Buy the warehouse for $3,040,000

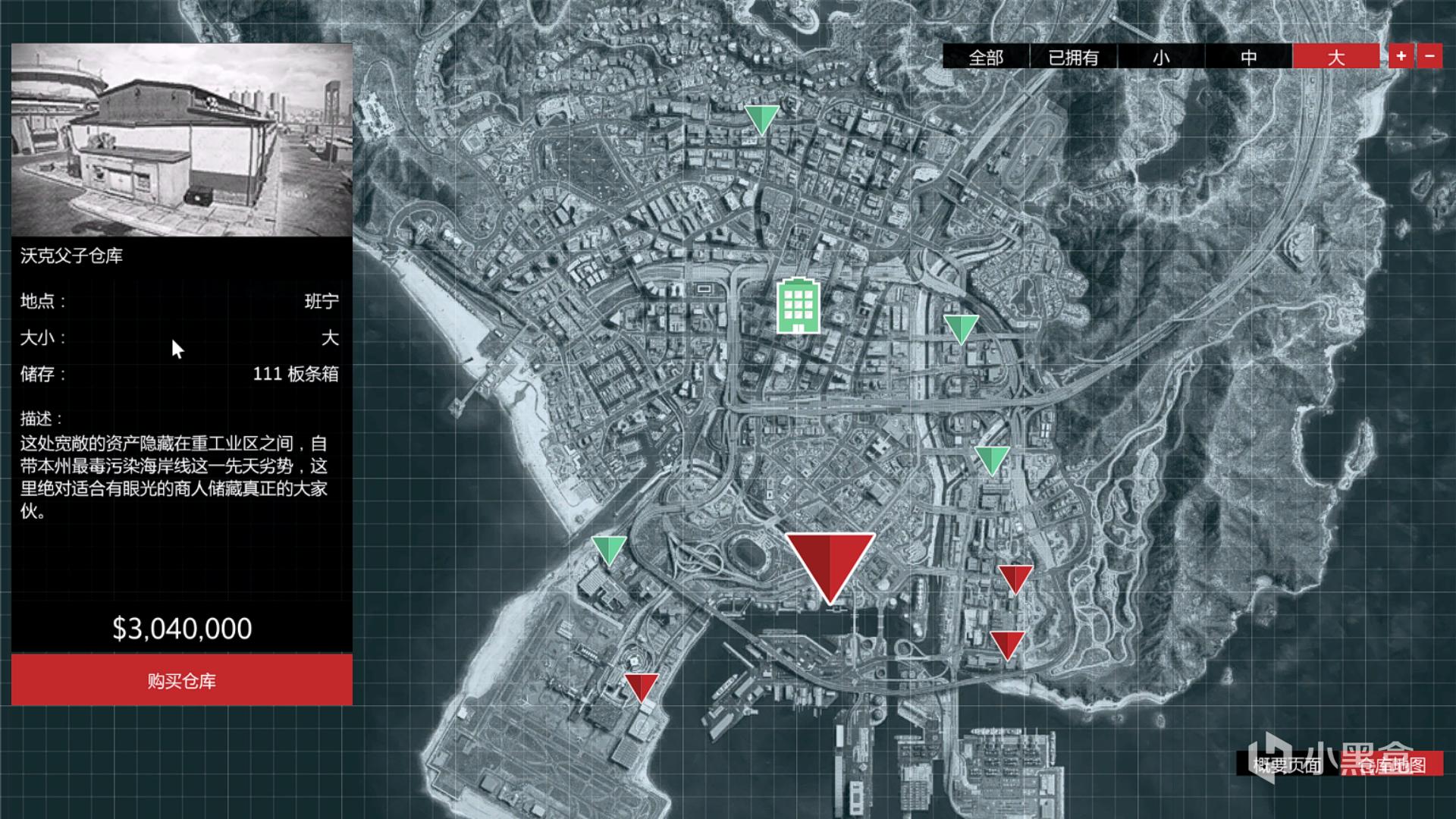coord(182,680)
